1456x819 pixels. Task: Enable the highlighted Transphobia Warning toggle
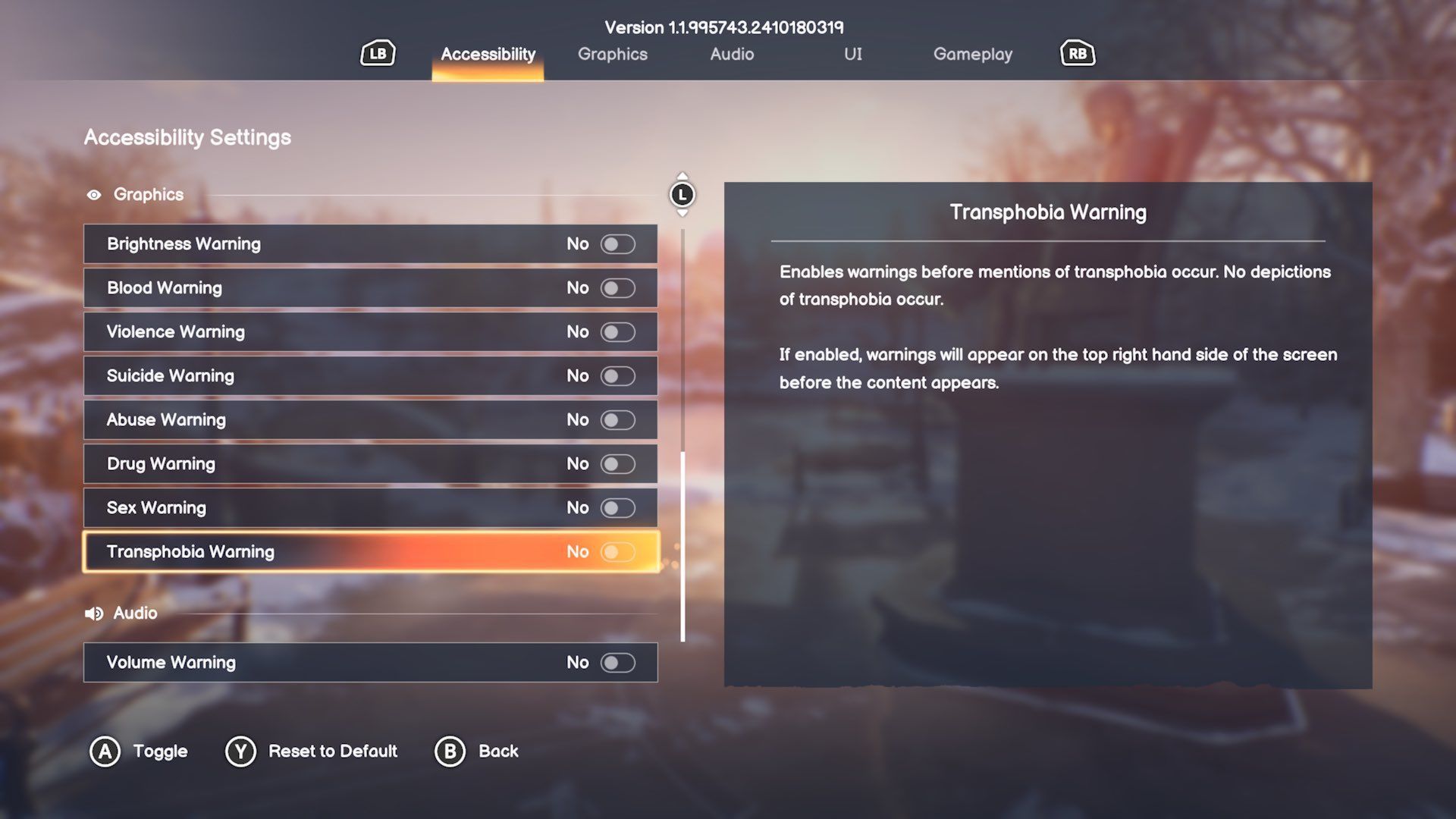tap(617, 552)
